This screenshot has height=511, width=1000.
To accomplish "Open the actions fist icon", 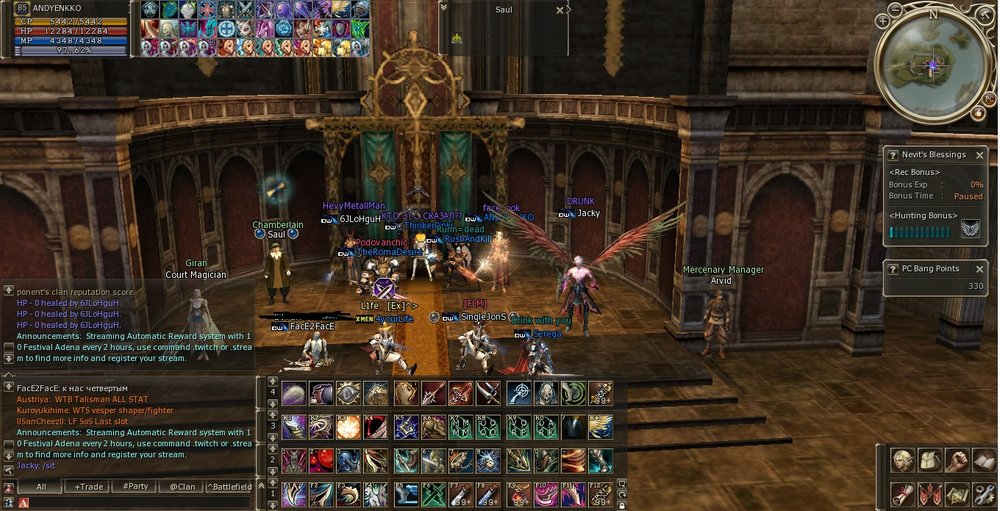I will click(958, 461).
